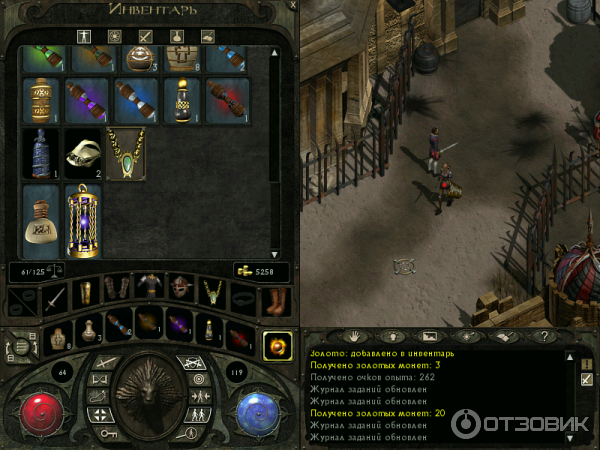Show the human figure inventory tab
600x450 pixels.
tap(85, 36)
